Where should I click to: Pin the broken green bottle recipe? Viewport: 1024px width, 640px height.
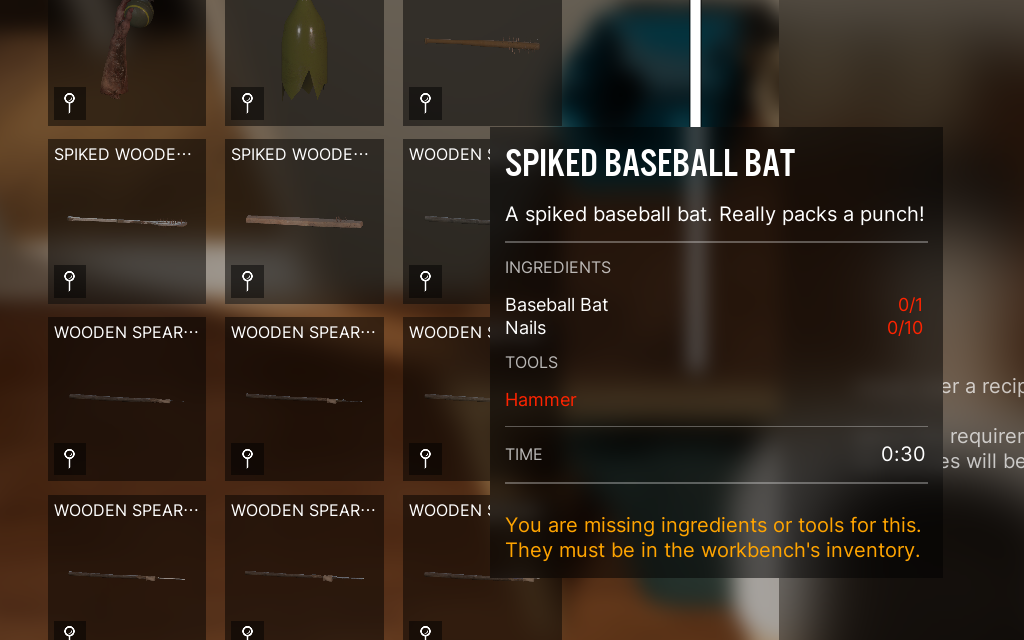[x=247, y=101]
